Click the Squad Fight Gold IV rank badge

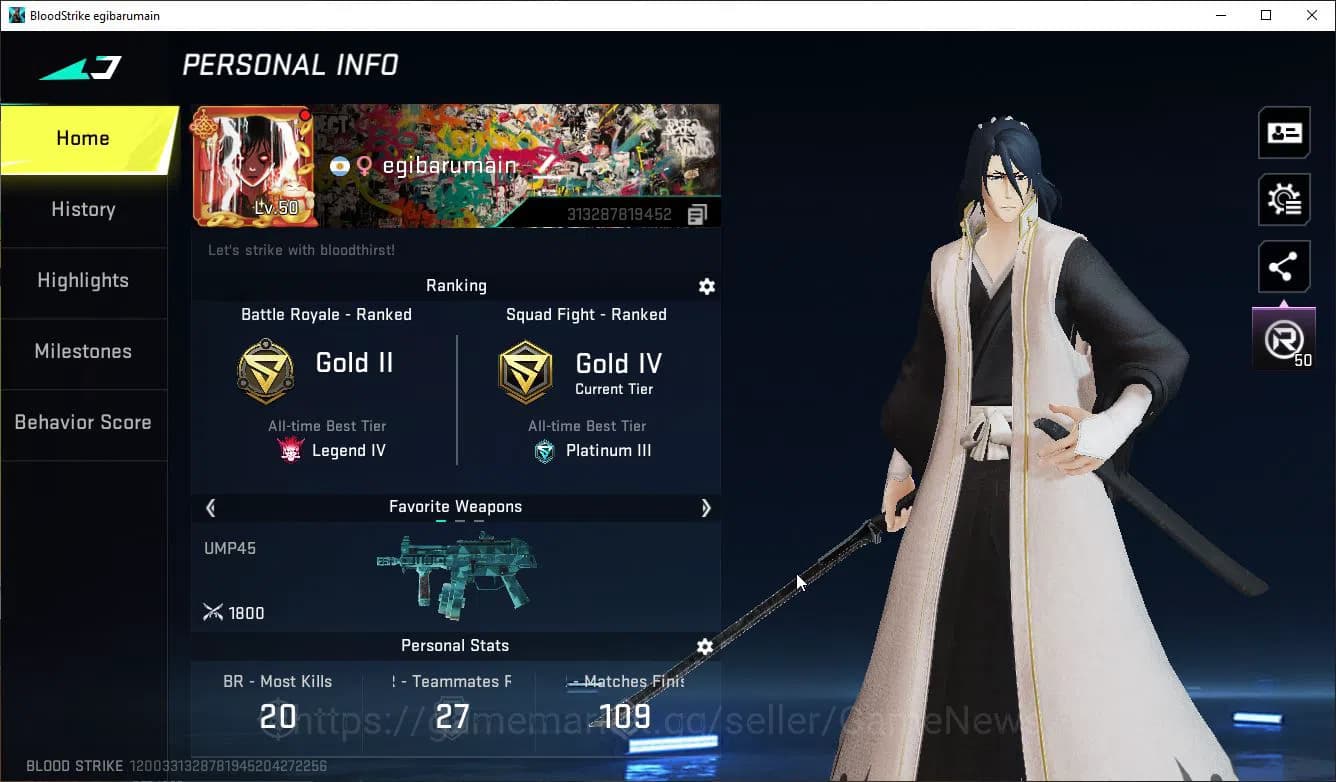525,371
